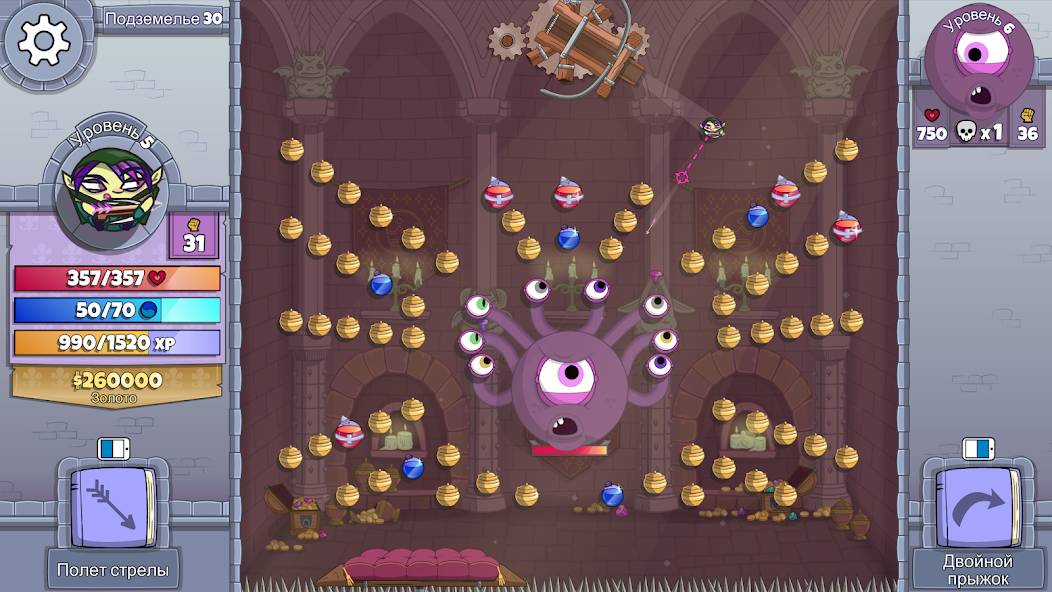Activate the Полет стрелы ability
Viewport: 1052px width, 592px height.
[x=112, y=509]
